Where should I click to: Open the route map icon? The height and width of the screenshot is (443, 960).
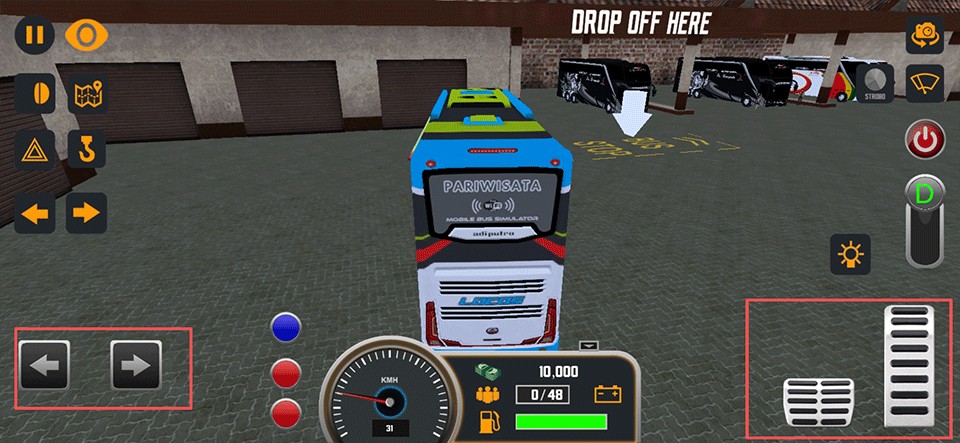point(87,94)
